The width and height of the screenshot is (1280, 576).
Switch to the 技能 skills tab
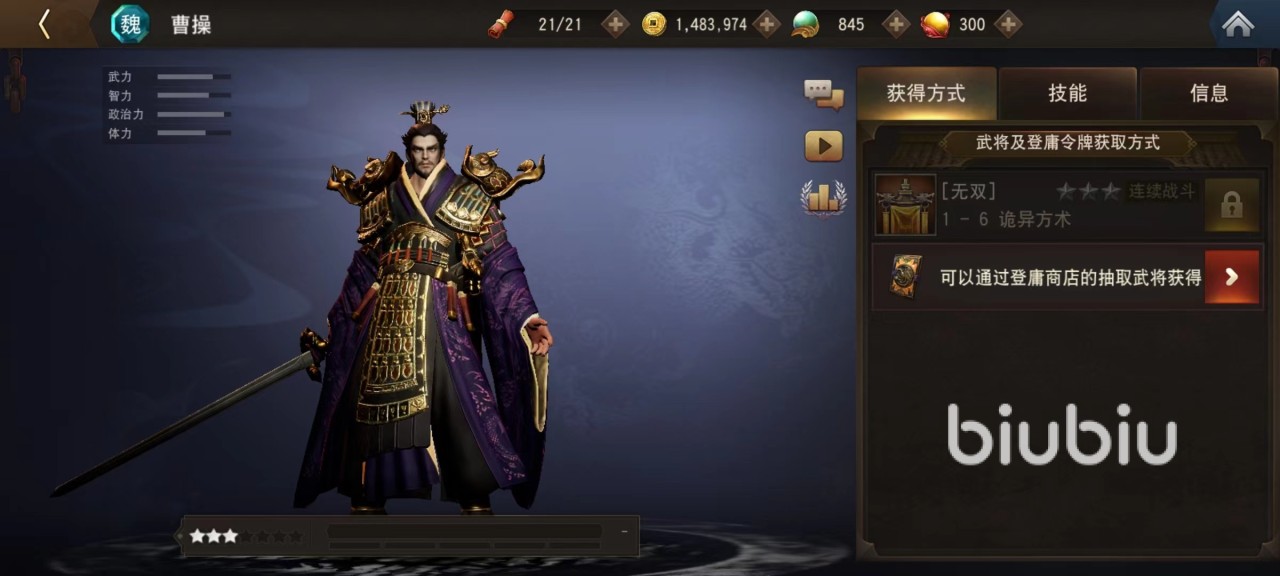click(x=1067, y=94)
